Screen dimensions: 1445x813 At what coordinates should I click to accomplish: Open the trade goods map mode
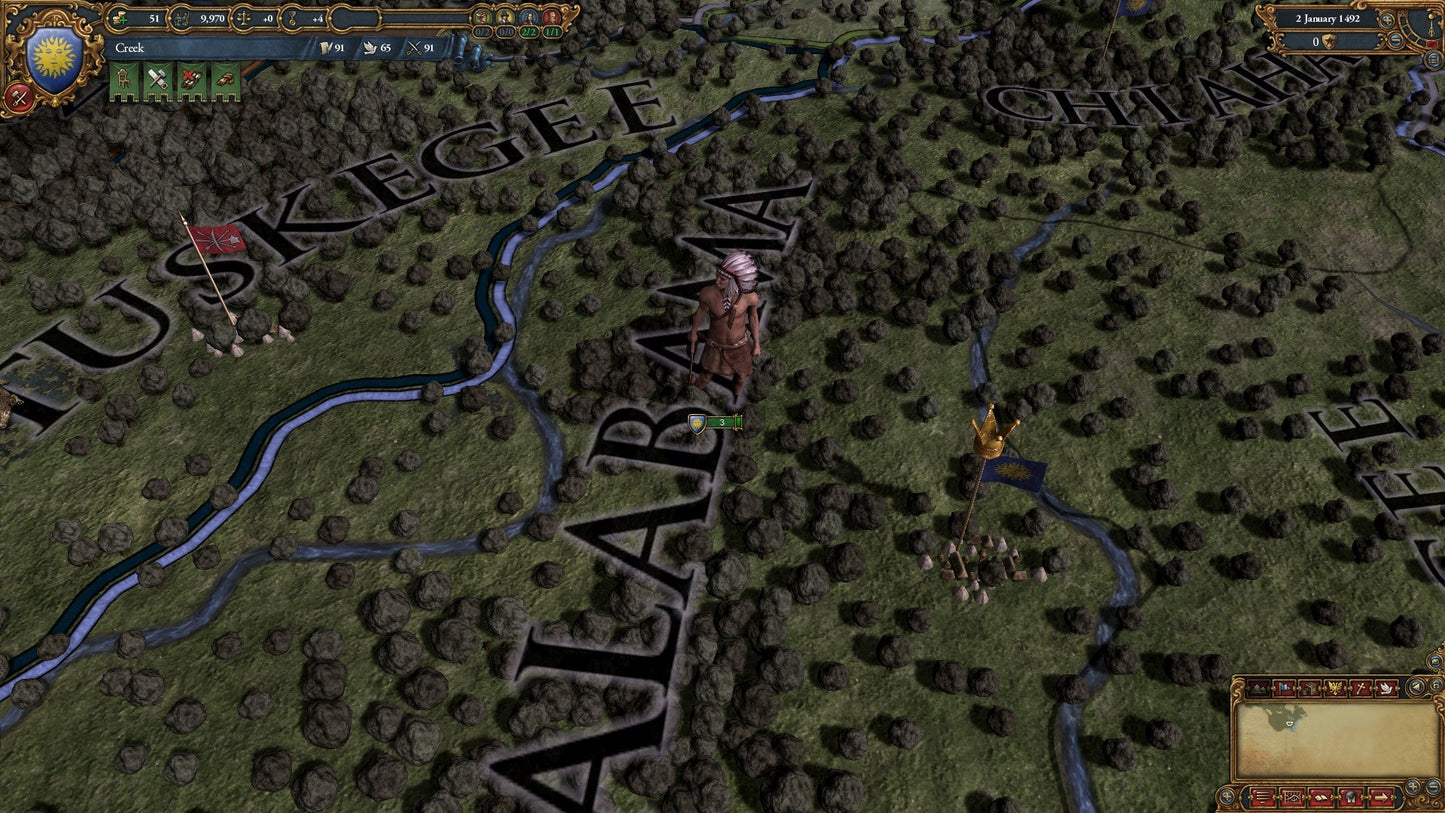pyautogui.click(x=1311, y=687)
